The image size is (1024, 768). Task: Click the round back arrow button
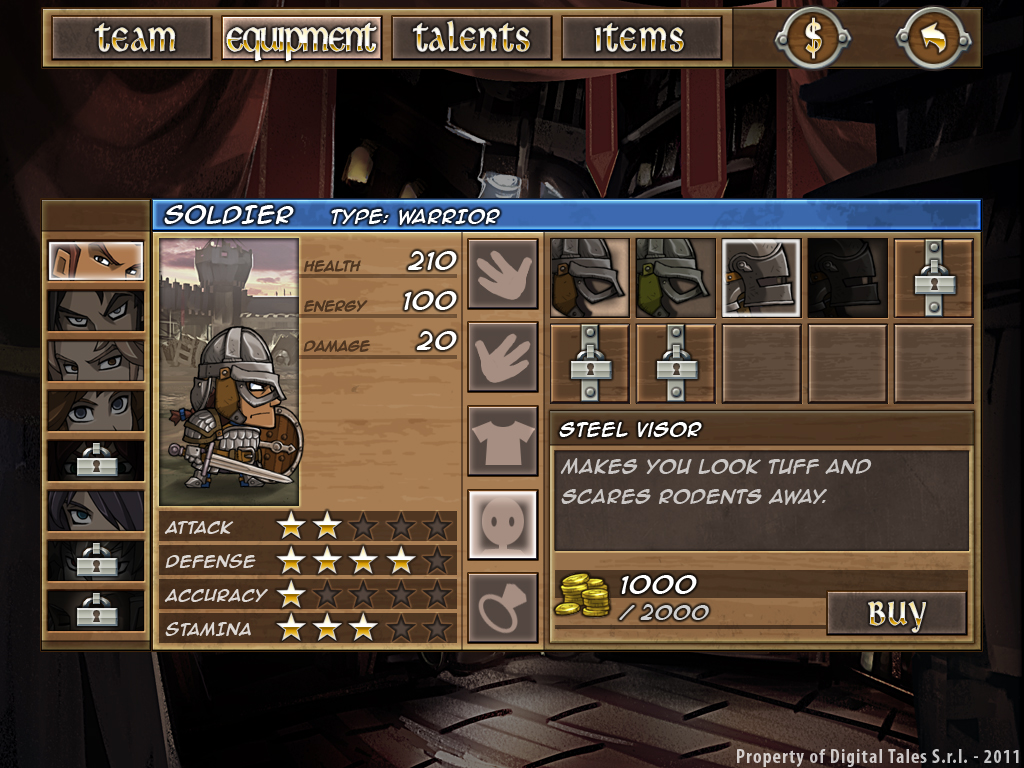[932, 38]
